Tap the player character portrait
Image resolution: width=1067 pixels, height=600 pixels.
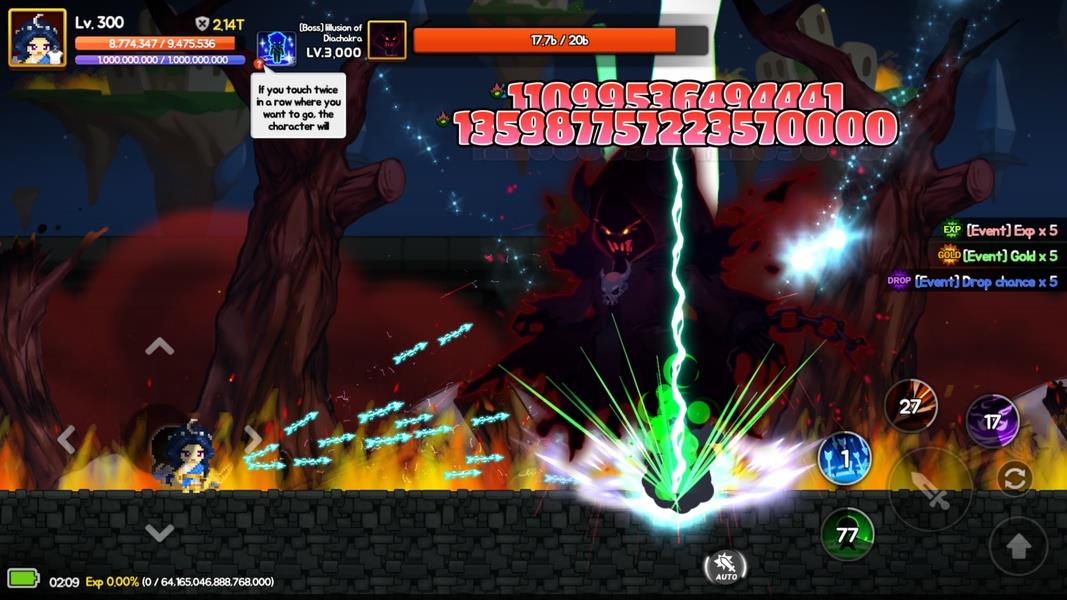(38, 38)
